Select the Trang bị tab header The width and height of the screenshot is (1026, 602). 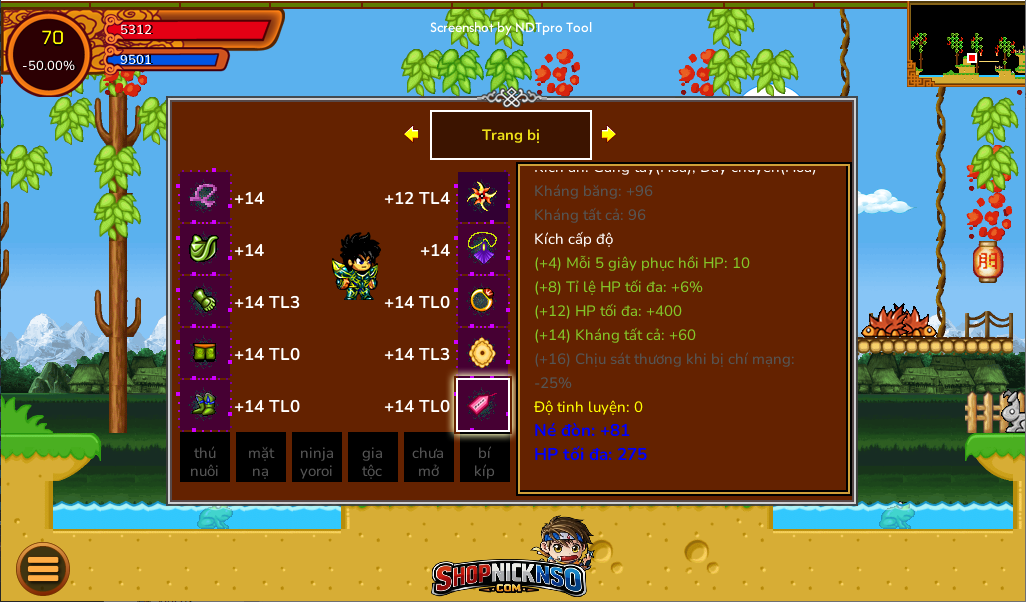pos(510,135)
